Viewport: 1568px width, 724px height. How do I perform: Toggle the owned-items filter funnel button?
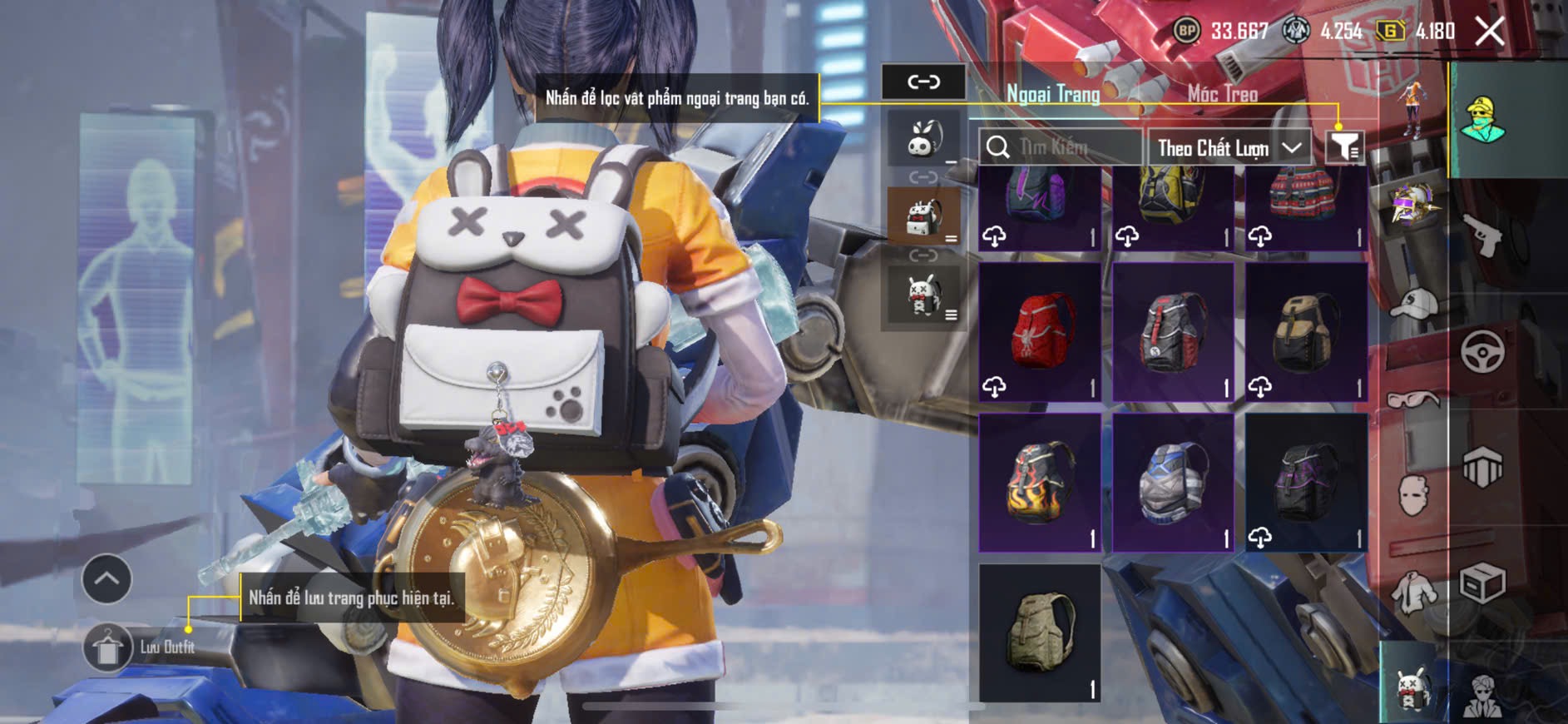[x=1343, y=147]
